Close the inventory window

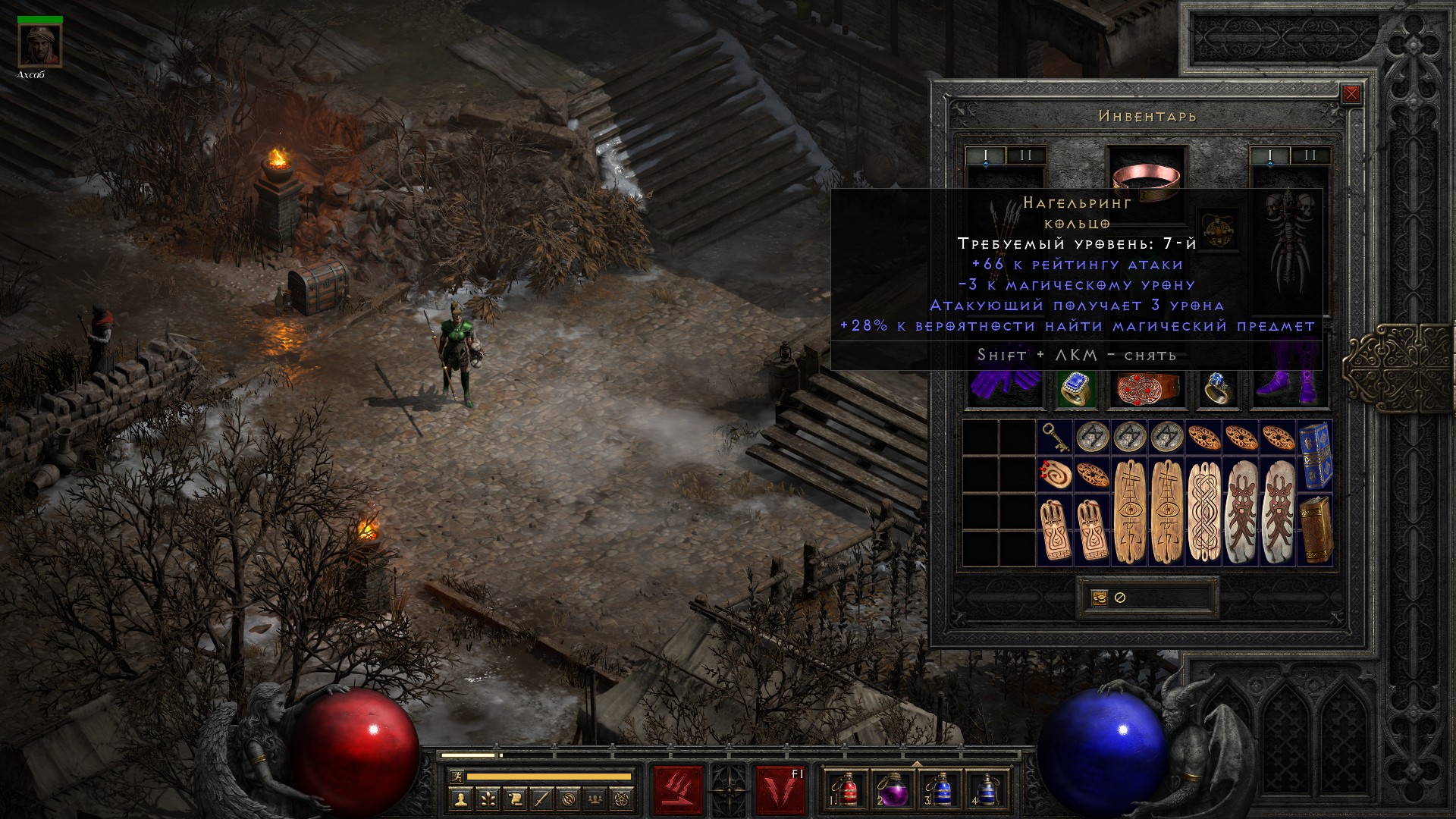coord(1351,95)
